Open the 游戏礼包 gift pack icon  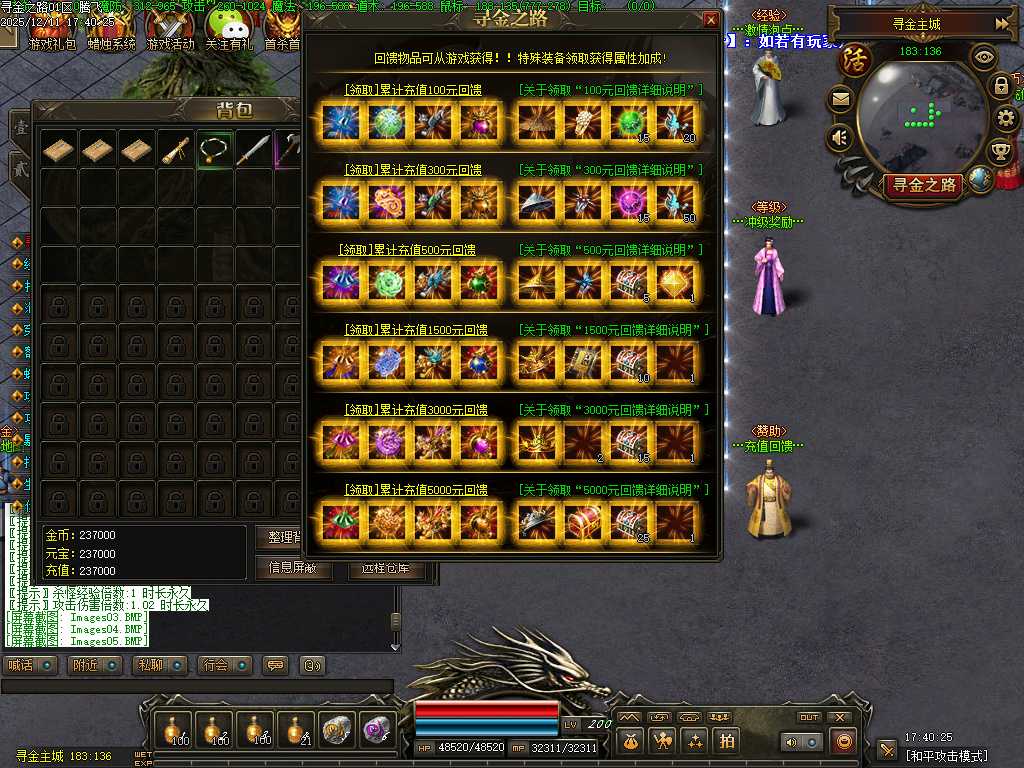[x=52, y=30]
